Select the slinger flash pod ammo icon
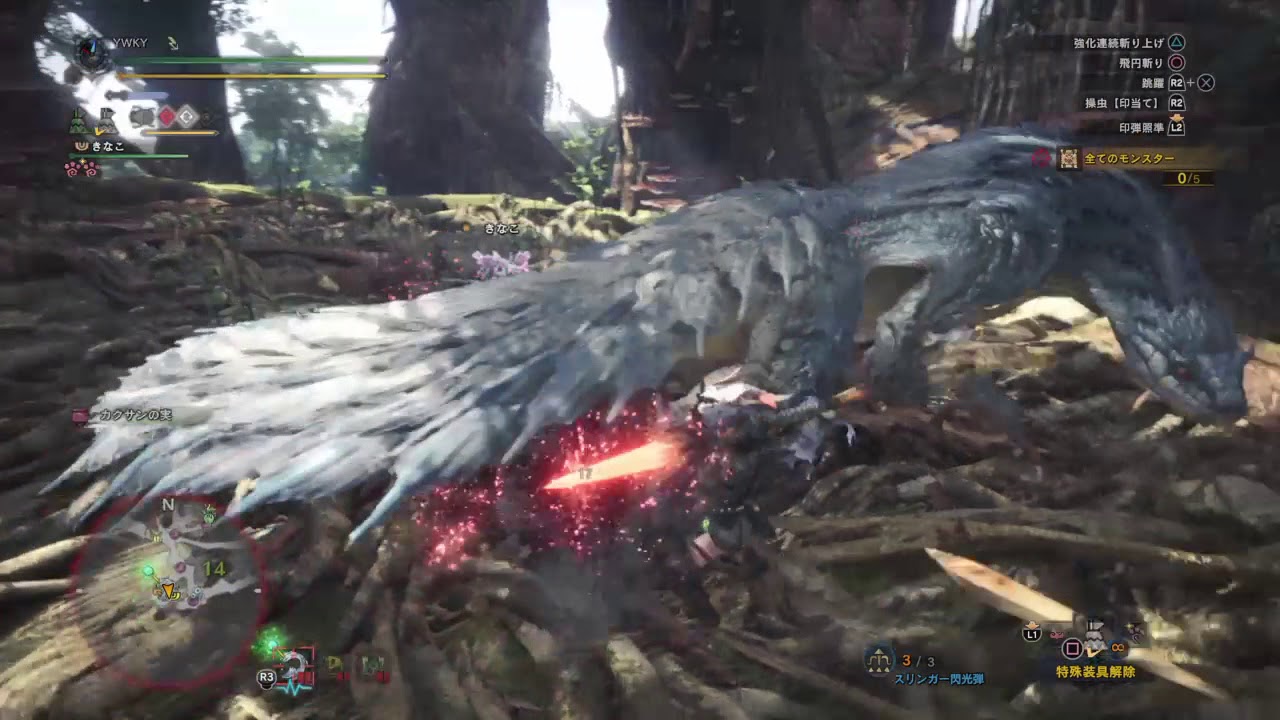Viewport: 1280px width, 720px height. 880,660
